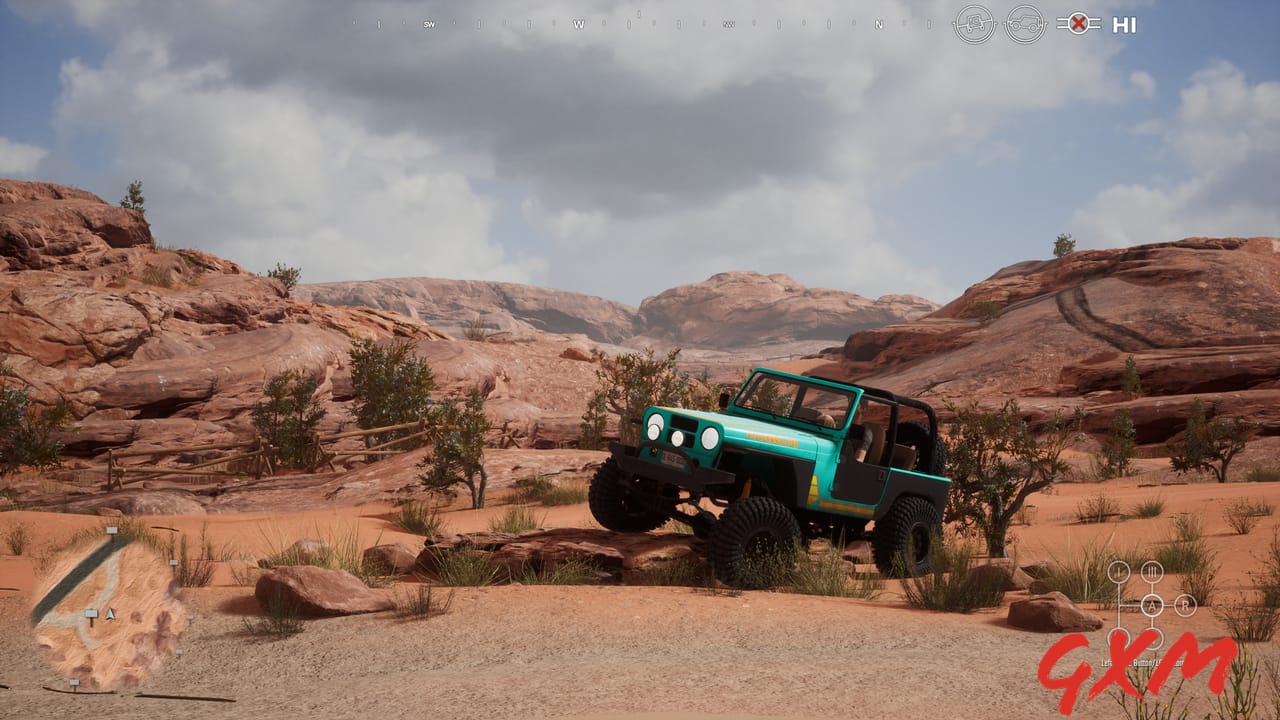Click the W heading label on the compass

(579, 24)
